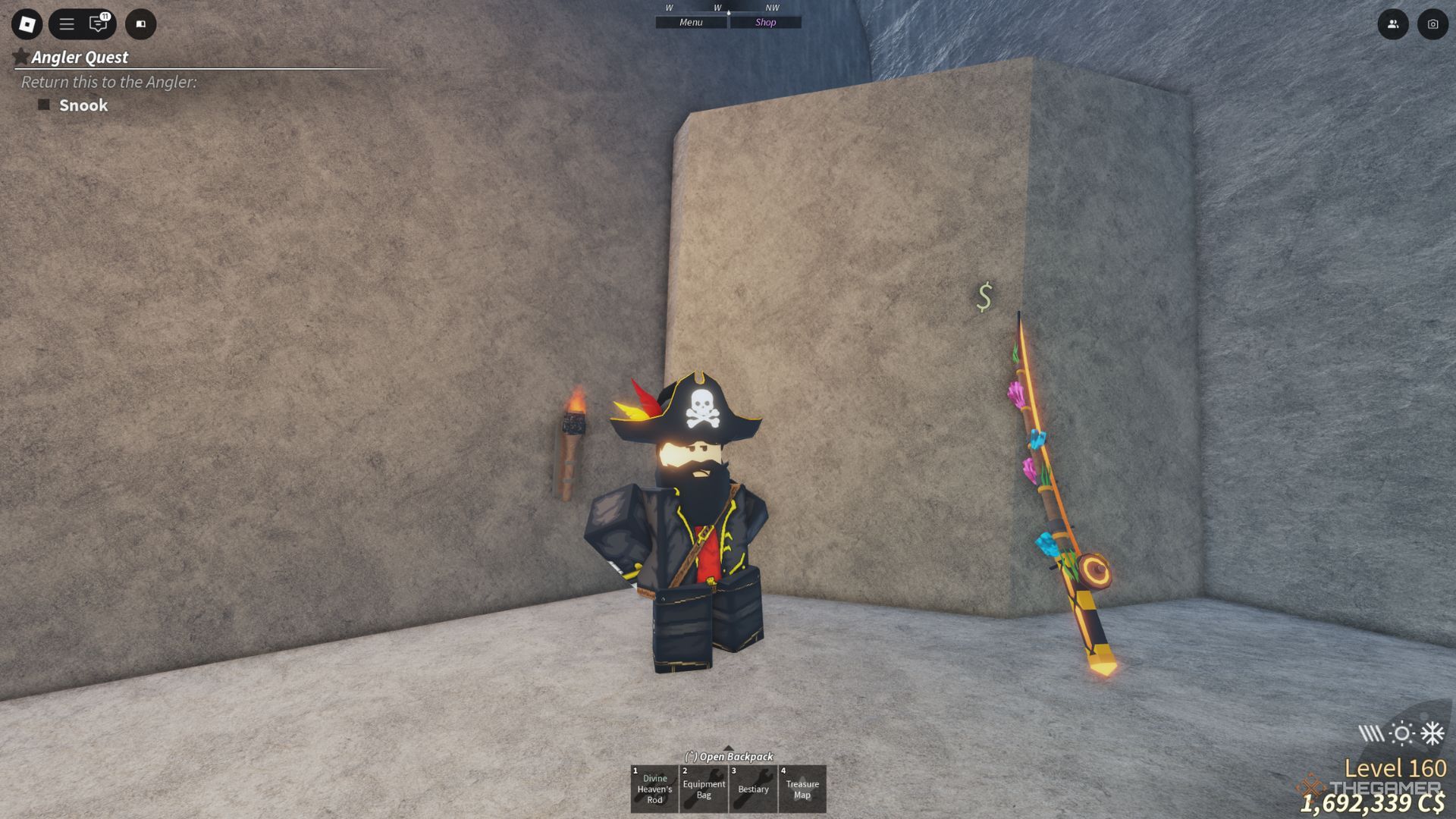Toggle the side panel button

point(140,24)
